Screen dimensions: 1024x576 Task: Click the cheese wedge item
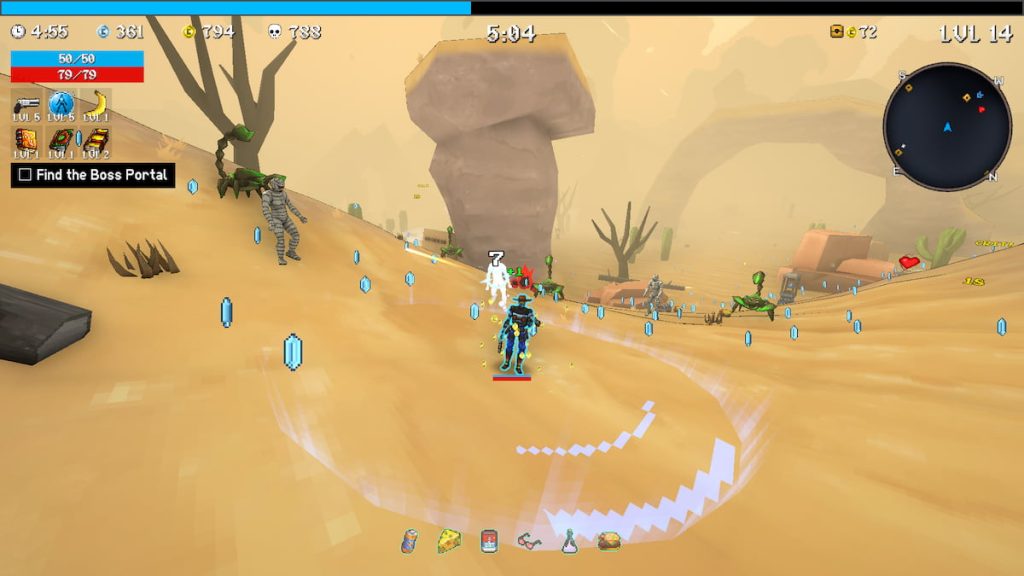click(449, 541)
